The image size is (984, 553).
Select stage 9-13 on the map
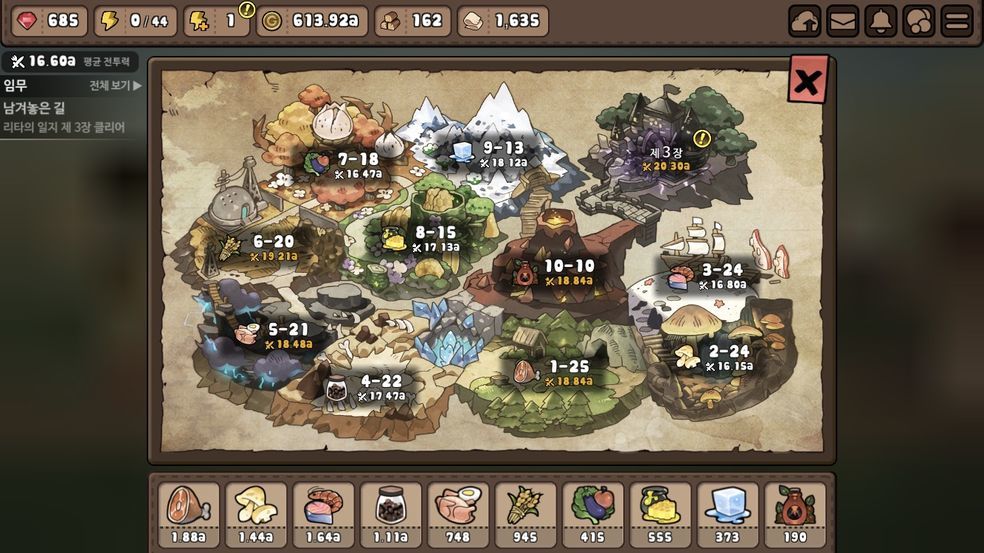[503, 151]
